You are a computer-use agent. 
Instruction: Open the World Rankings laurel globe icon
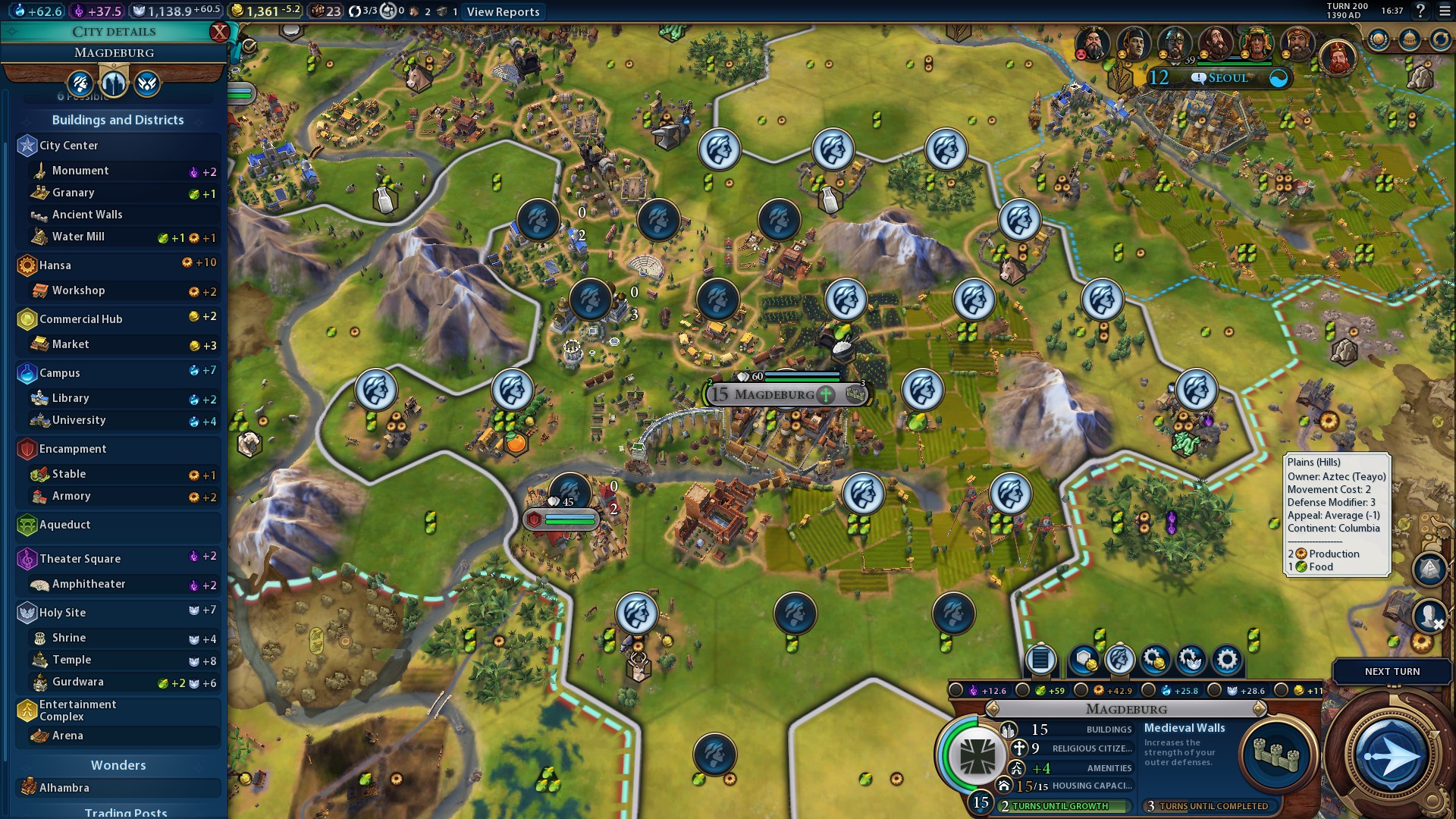coord(1378,39)
